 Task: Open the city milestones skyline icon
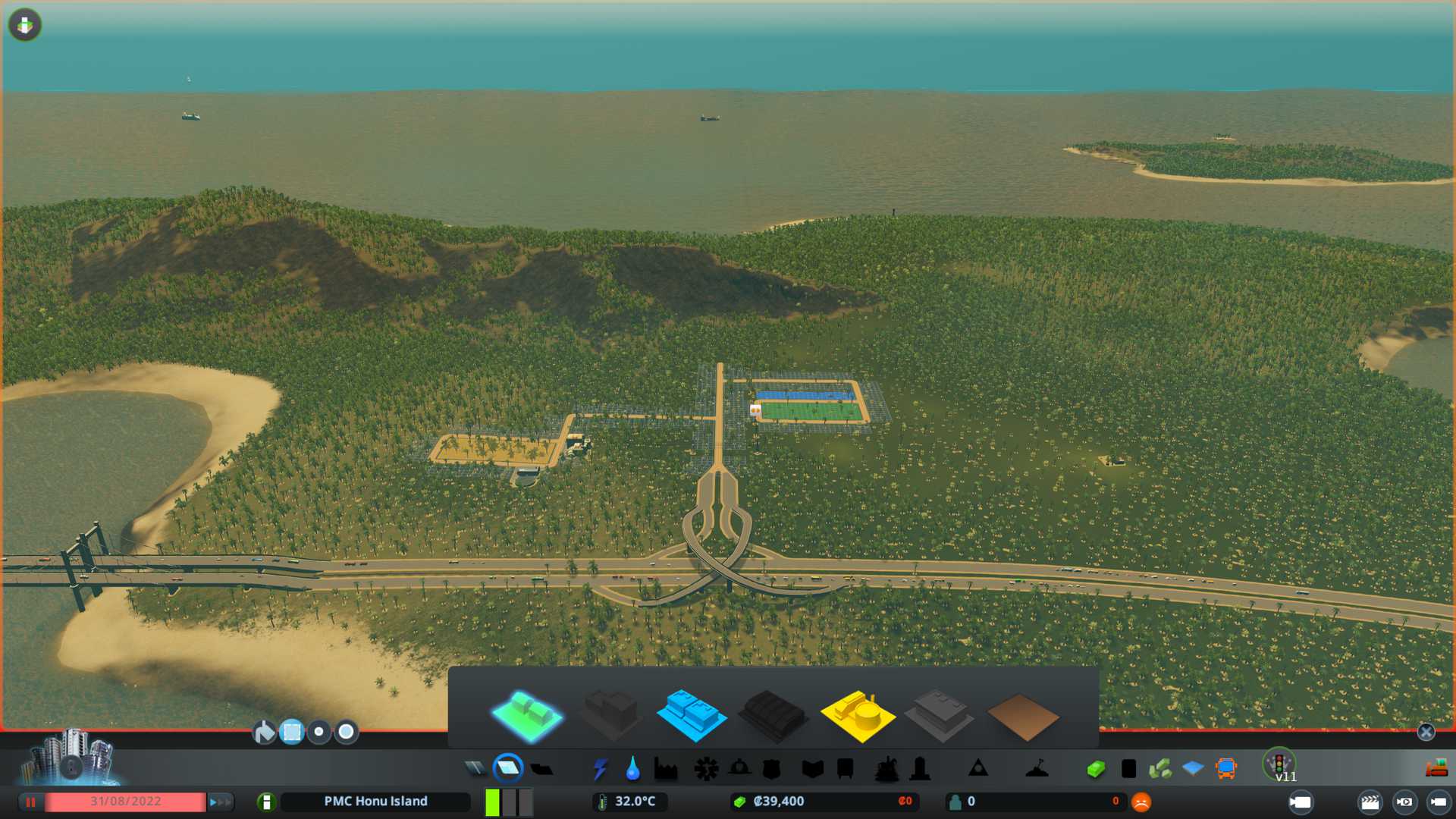(70, 758)
